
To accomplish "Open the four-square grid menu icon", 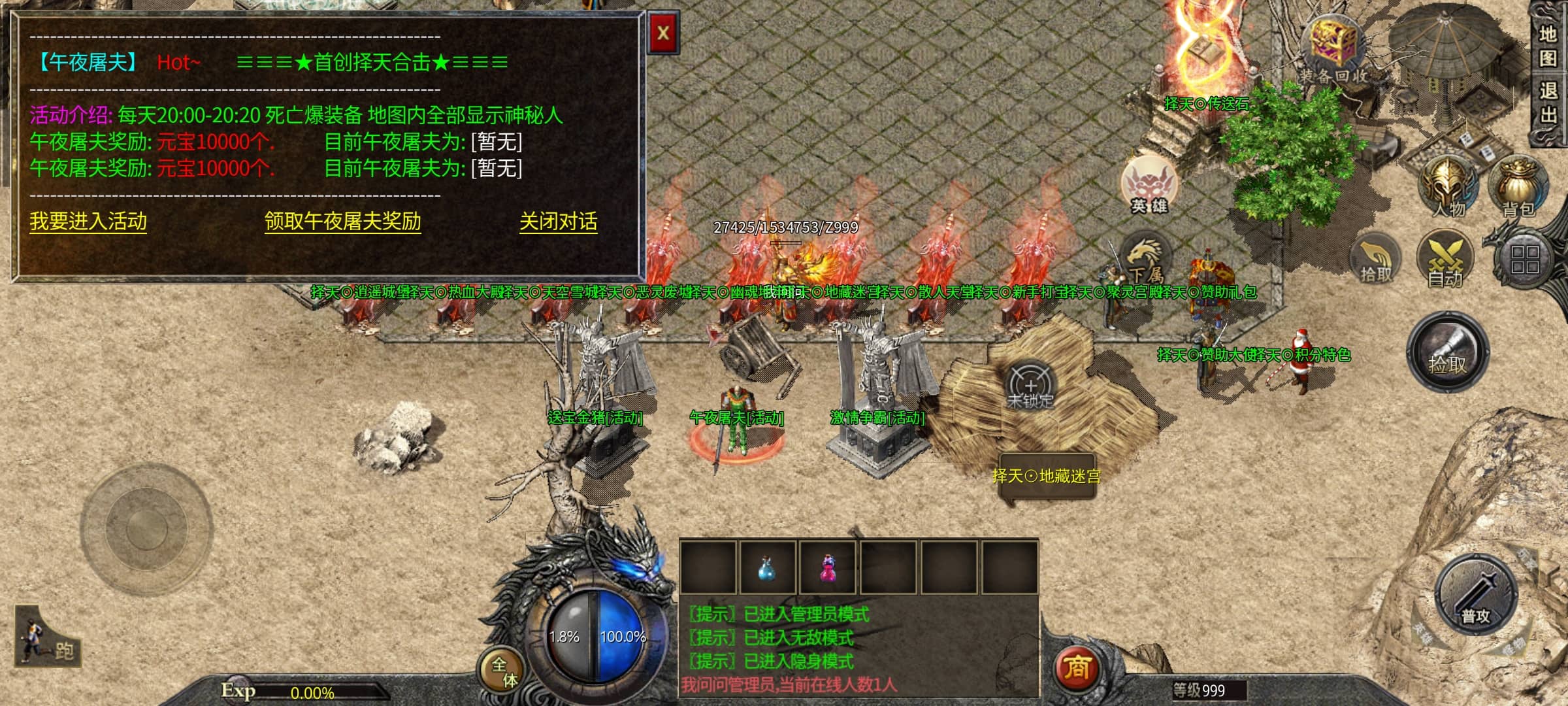I will 1524,260.
